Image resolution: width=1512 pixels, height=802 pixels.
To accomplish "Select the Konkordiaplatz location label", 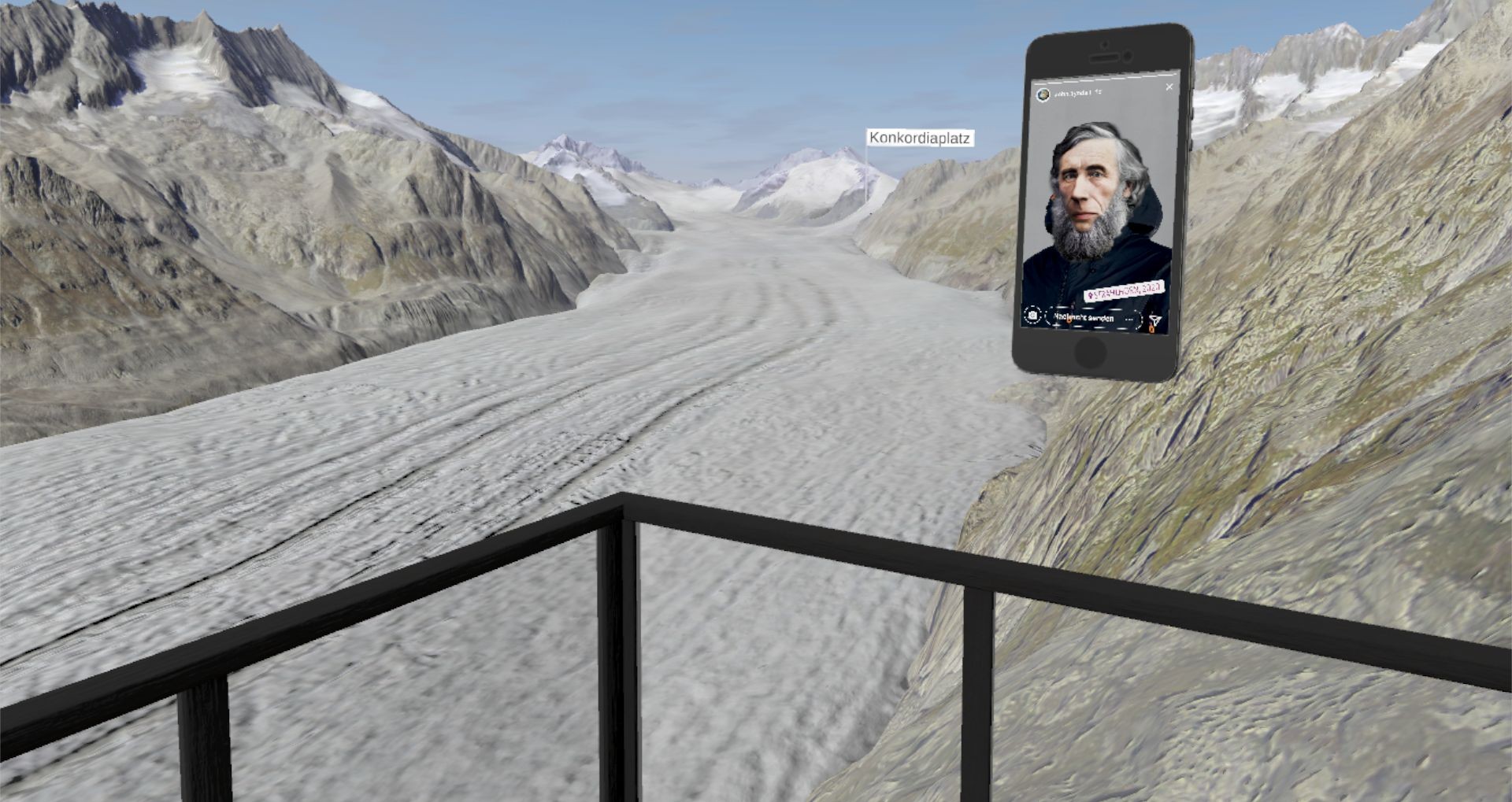I will (919, 139).
